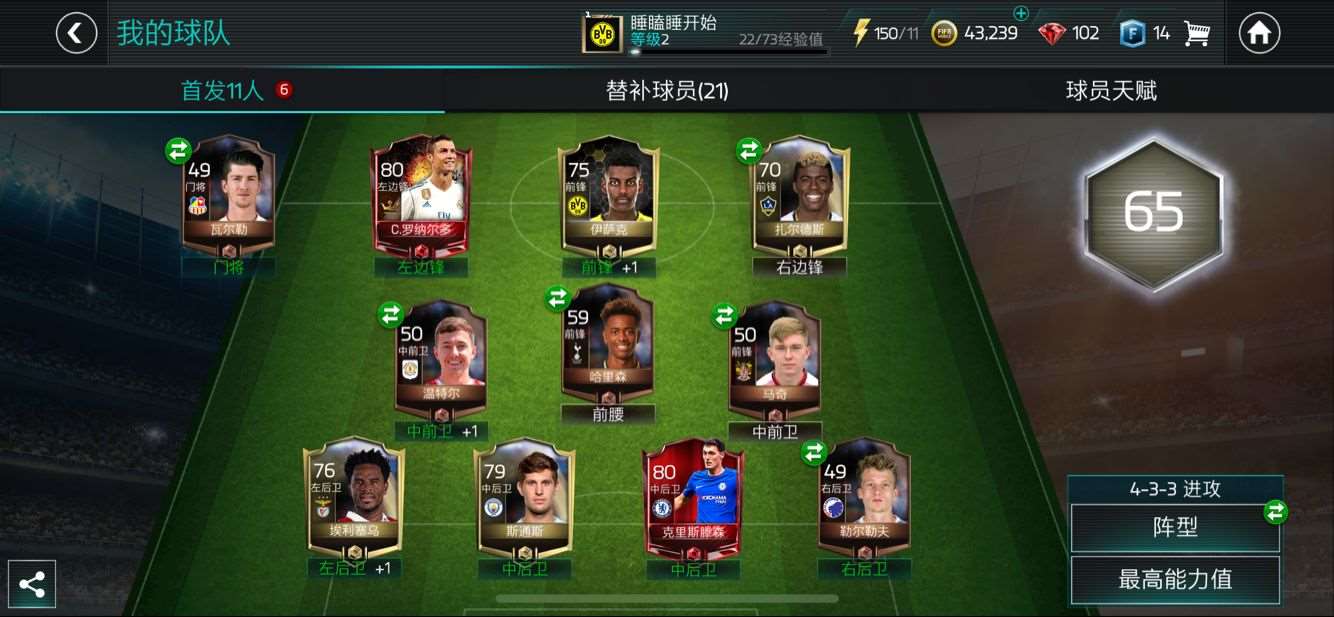Select the 斯通斯 centre back card
This screenshot has height=617, width=1334.
pos(525,497)
